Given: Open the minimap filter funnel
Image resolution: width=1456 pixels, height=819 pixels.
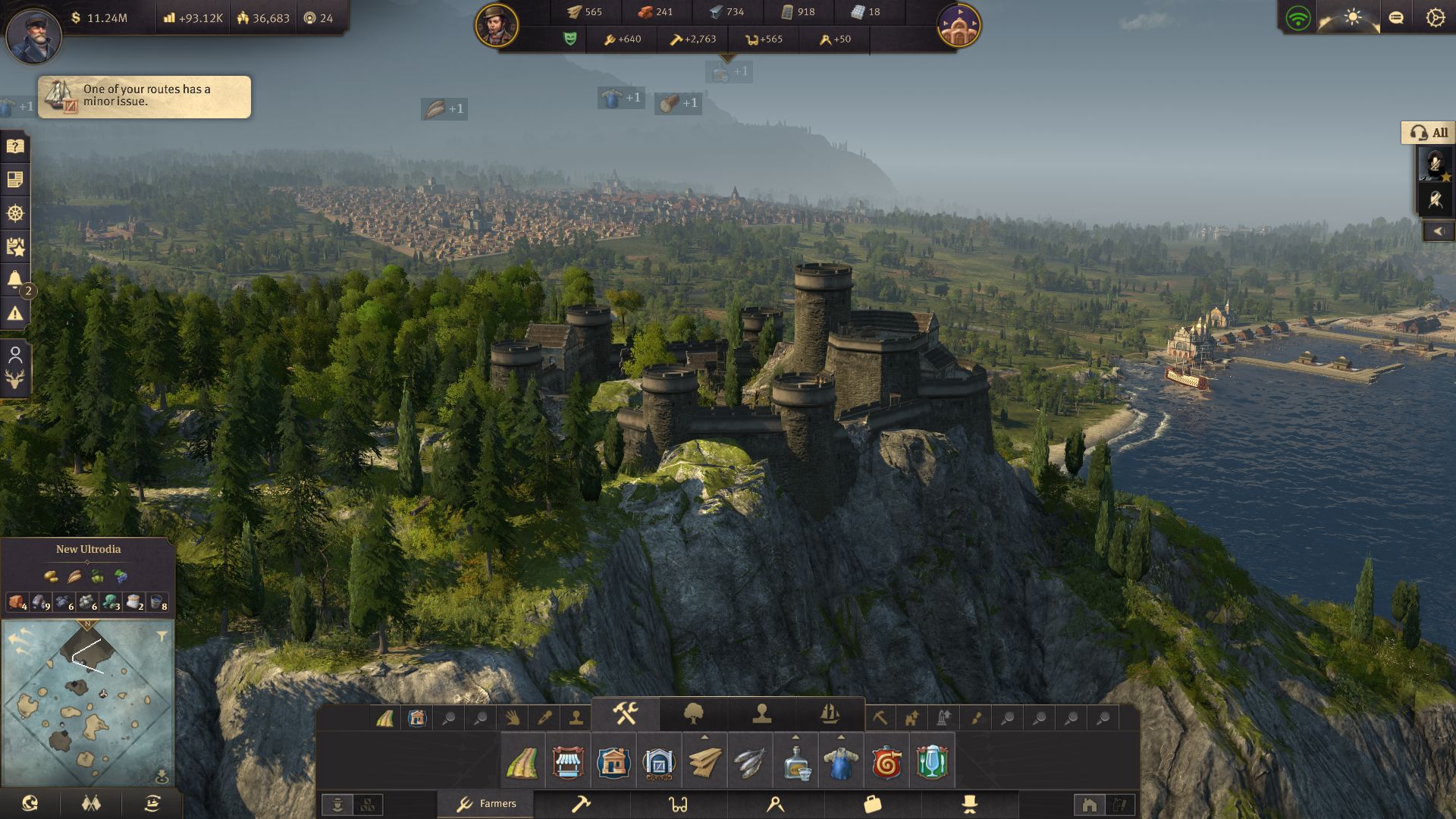Looking at the screenshot, I should tap(162, 636).
